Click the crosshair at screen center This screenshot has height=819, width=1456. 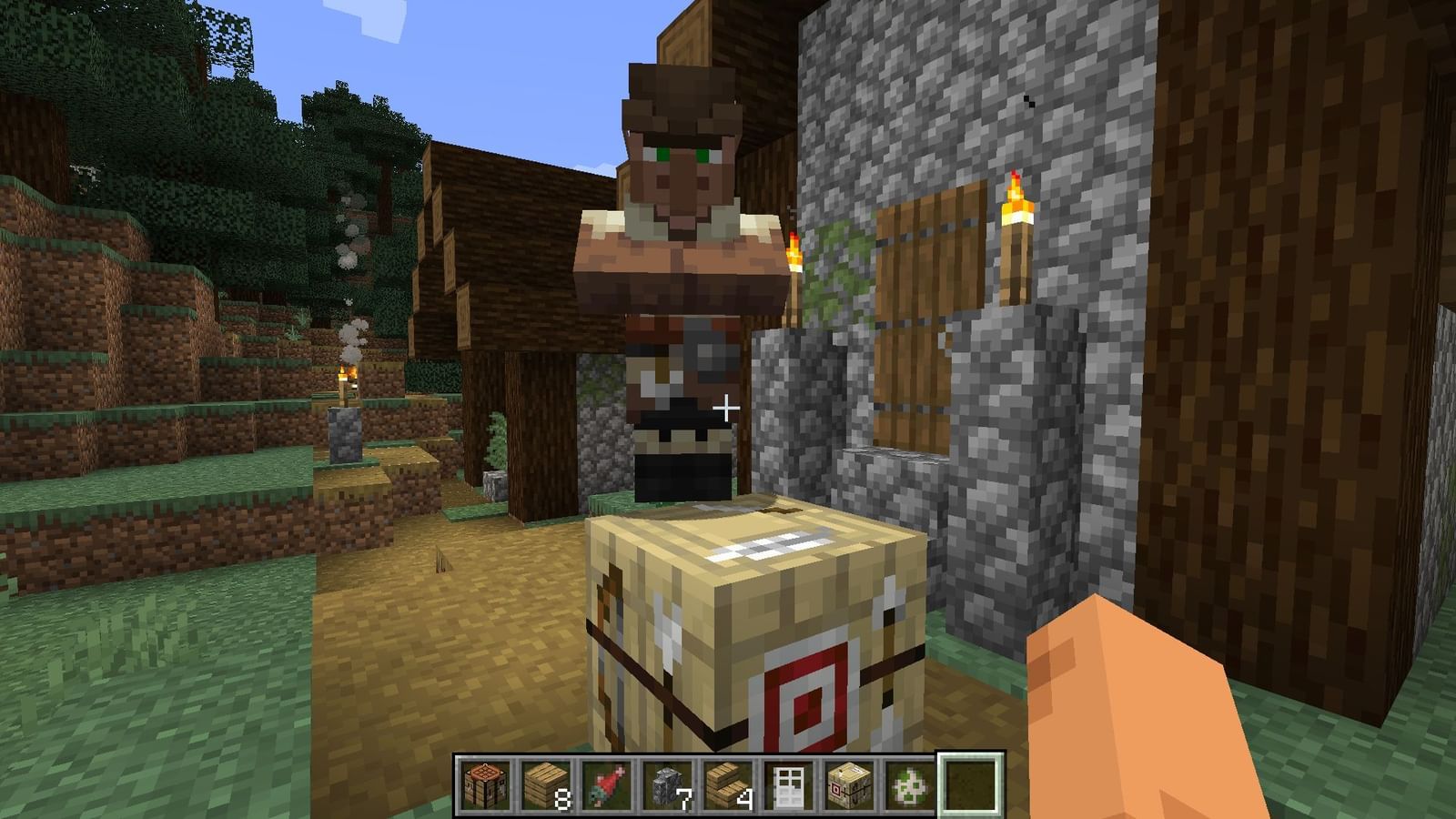coord(725,409)
